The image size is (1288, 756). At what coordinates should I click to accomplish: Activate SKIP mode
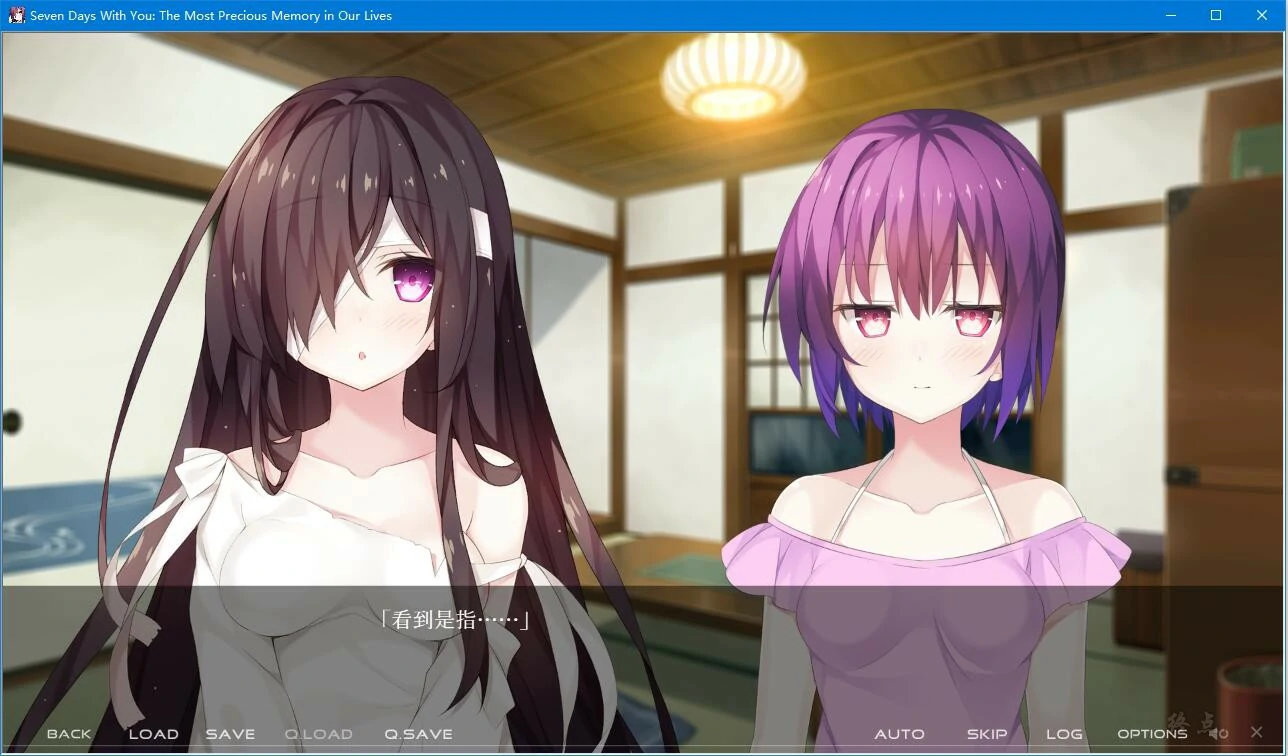coord(986,734)
